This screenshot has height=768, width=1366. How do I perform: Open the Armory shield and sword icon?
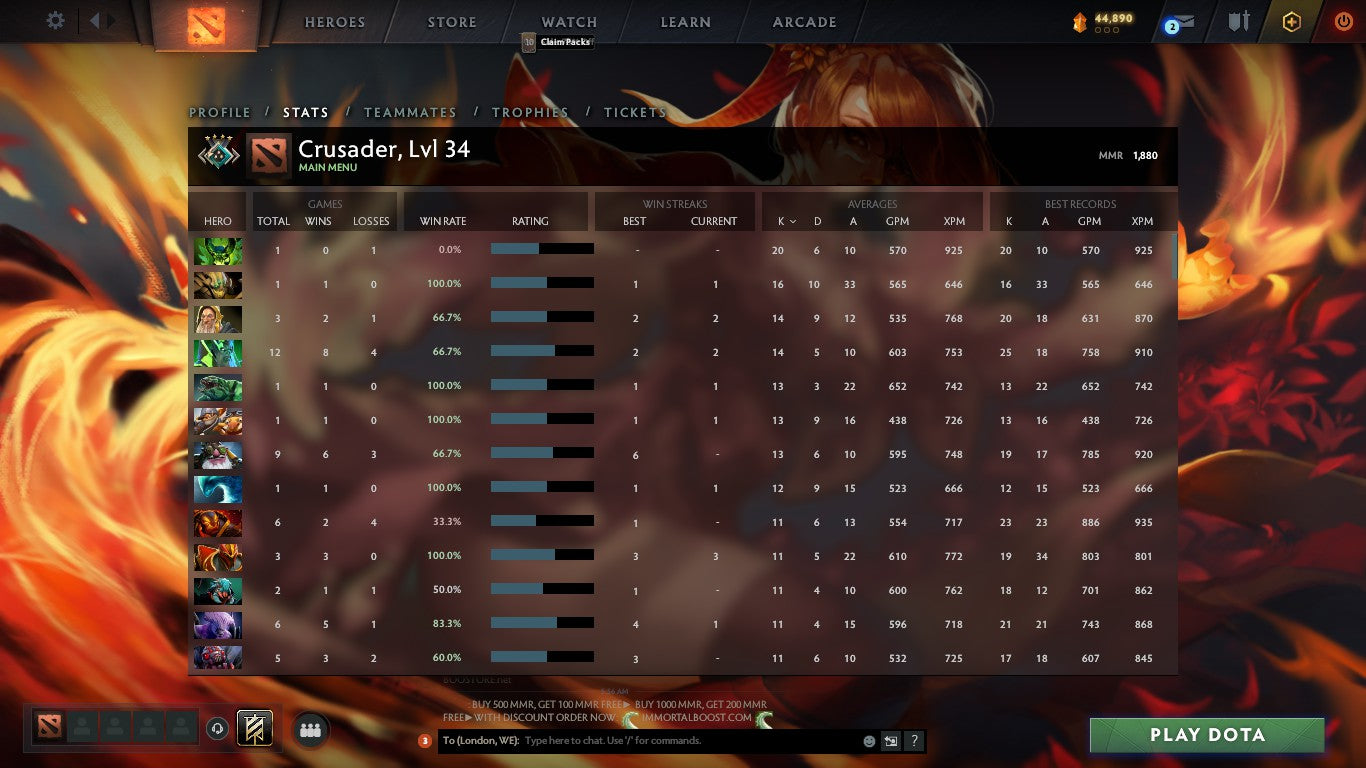click(x=1240, y=22)
